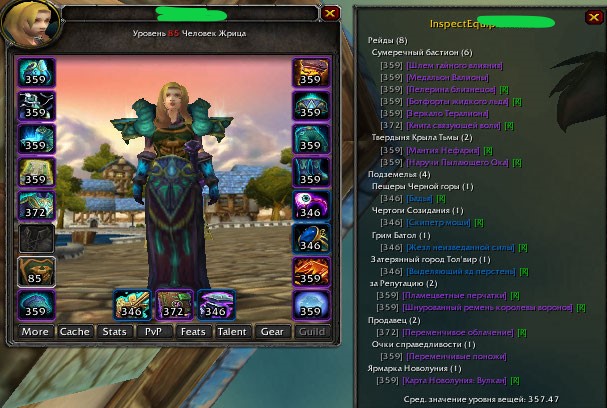Screen dimensions: 607x408
Task: Select the PvP tab
Action: (153, 331)
